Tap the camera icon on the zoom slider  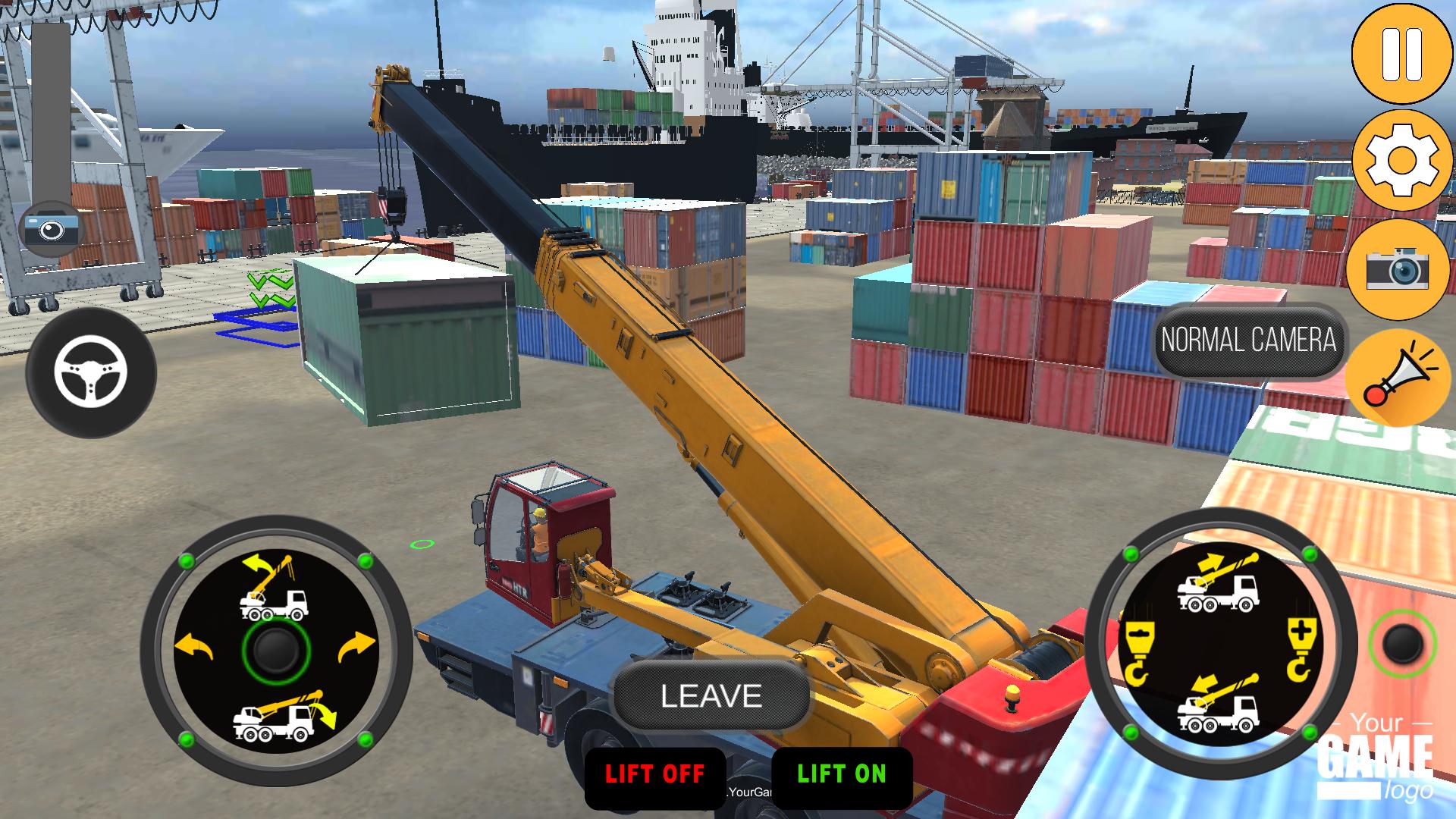click(x=51, y=227)
